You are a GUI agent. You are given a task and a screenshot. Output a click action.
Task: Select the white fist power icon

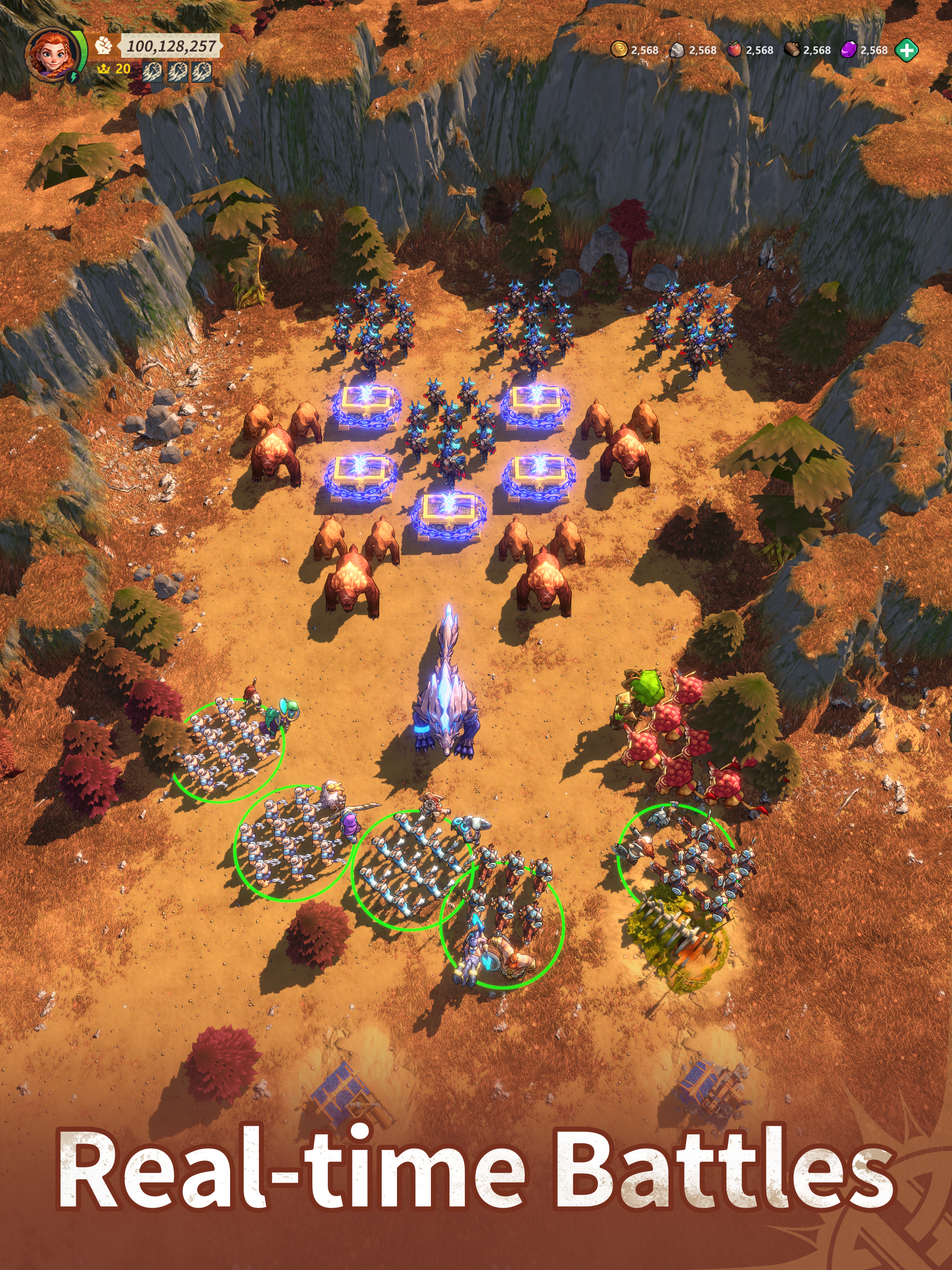(x=103, y=46)
